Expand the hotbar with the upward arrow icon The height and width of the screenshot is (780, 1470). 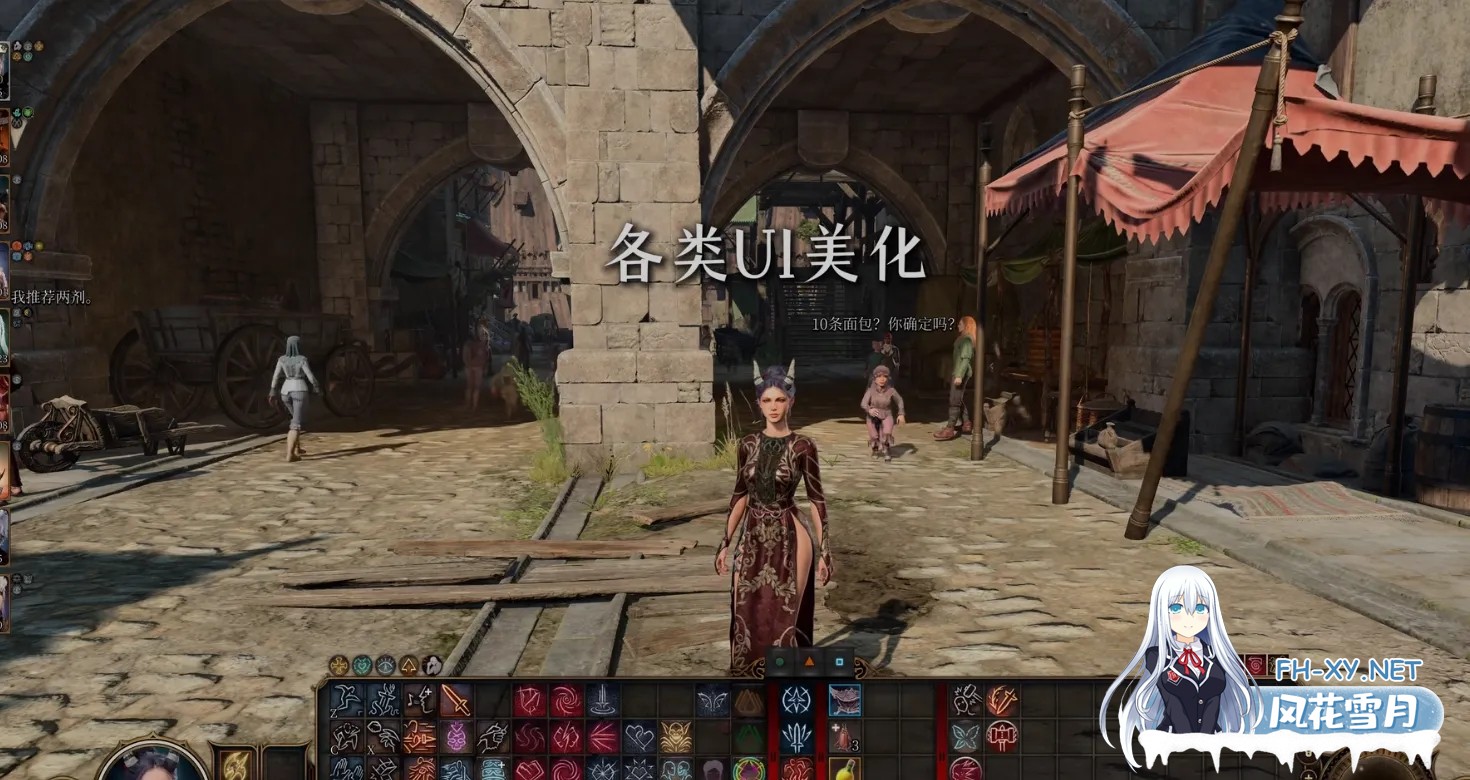click(410, 664)
